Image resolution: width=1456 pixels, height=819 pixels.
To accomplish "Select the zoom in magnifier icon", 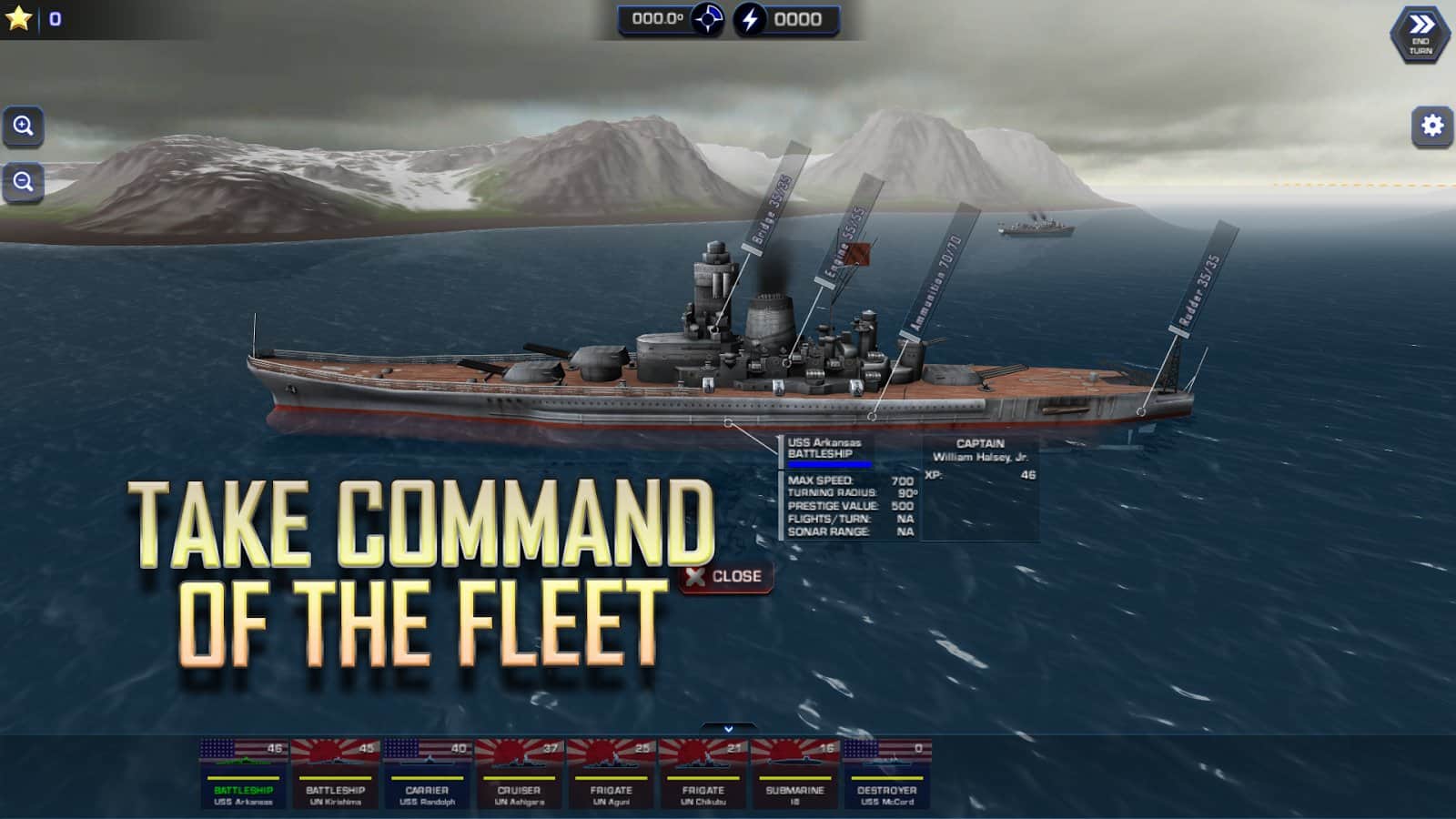I will tap(24, 126).
